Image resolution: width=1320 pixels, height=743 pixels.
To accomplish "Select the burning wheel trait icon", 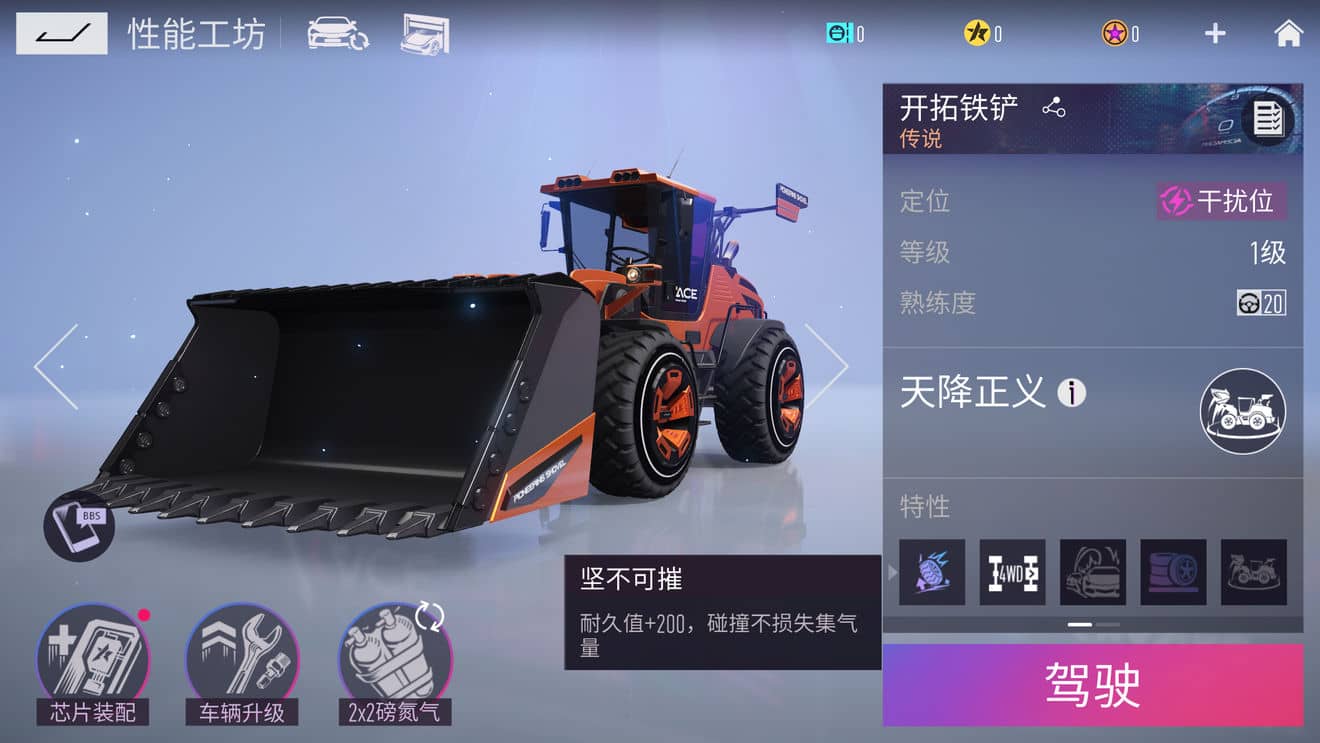I will [930, 572].
